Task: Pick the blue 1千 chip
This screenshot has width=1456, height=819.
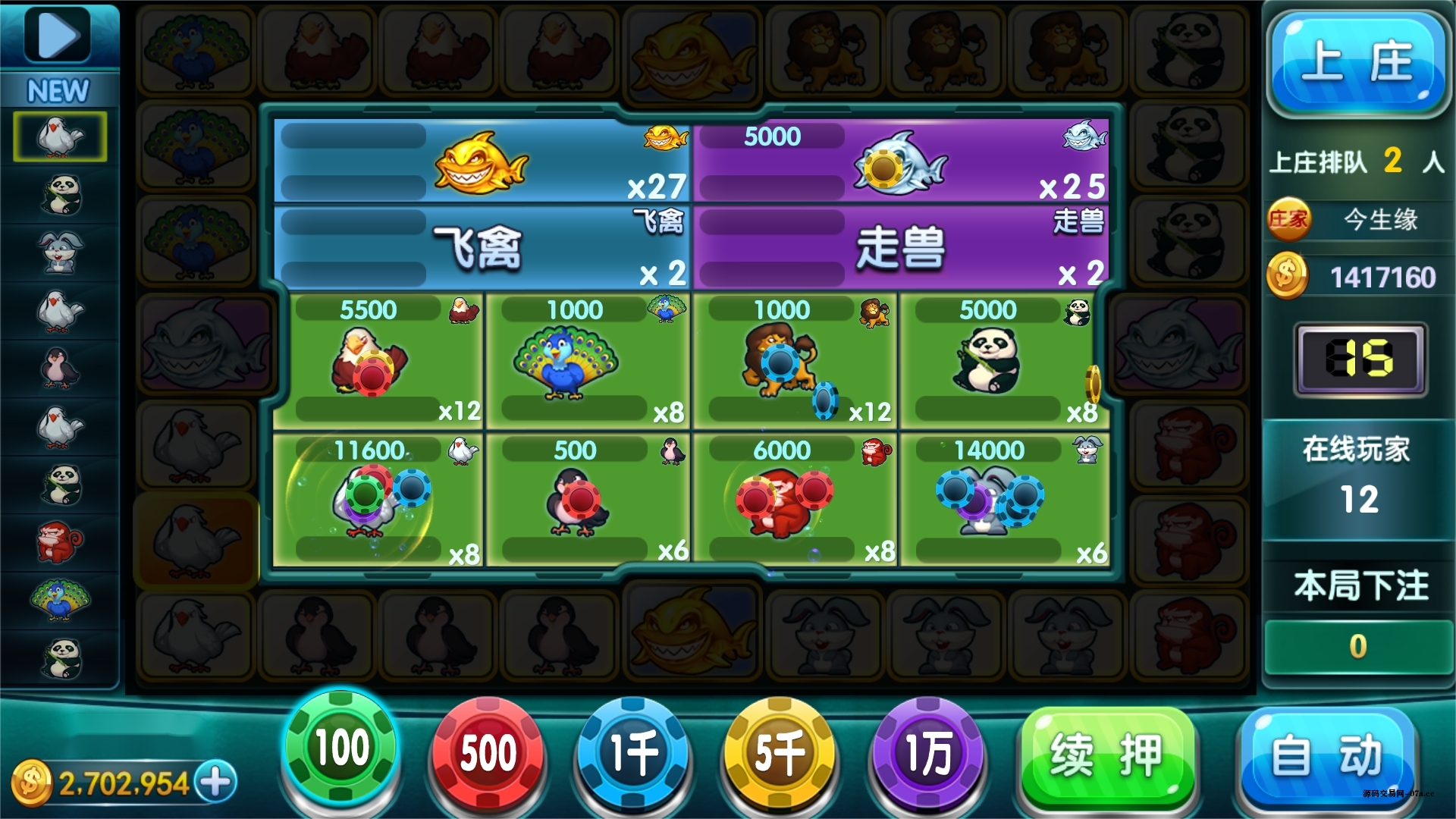Action: click(634, 753)
